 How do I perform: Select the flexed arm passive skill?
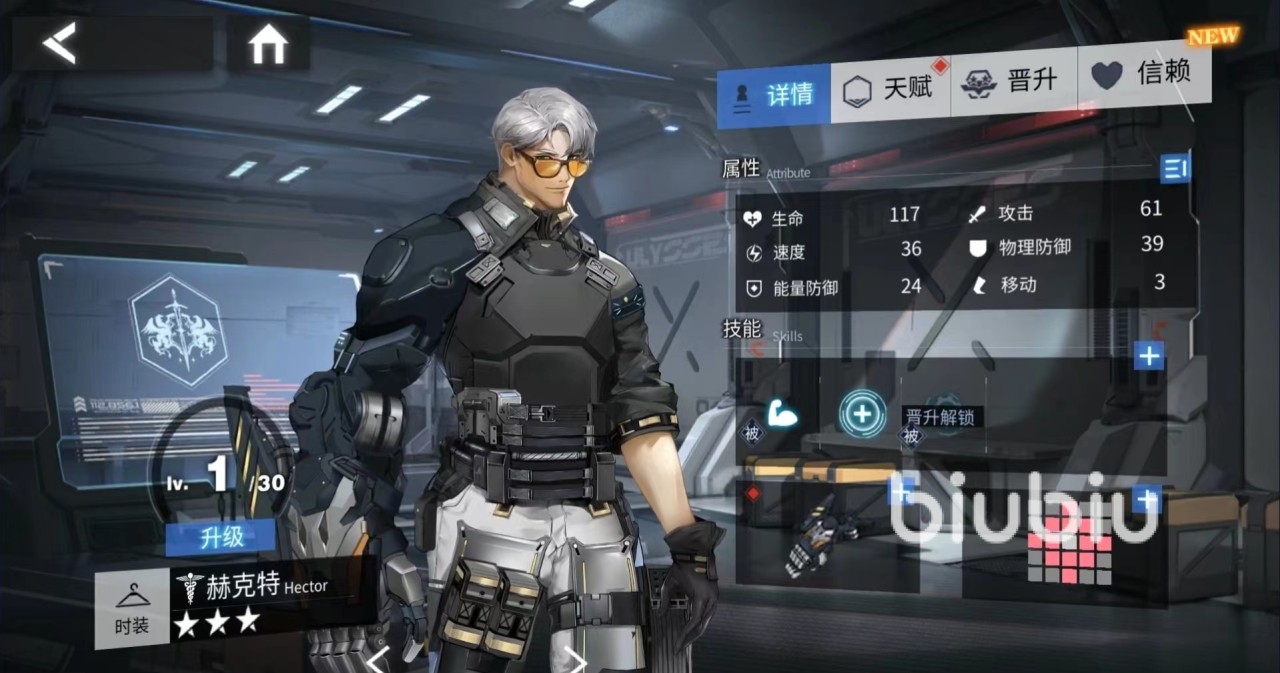tap(782, 414)
